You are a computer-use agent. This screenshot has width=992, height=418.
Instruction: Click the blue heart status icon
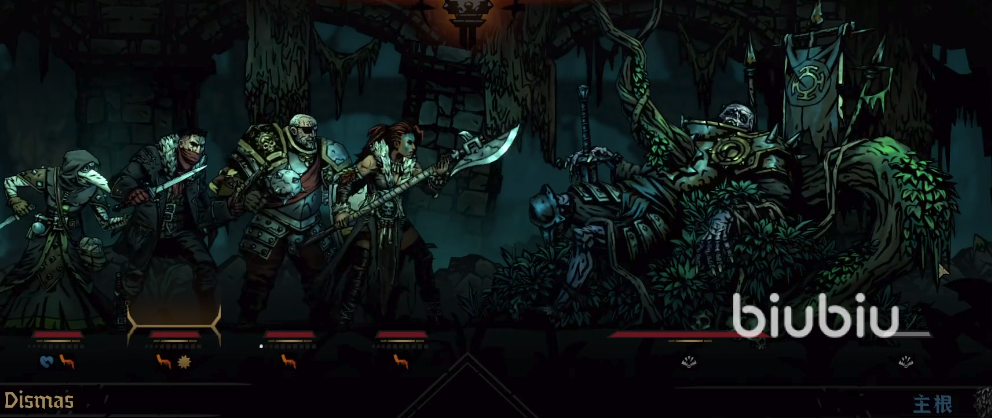(x=46, y=361)
